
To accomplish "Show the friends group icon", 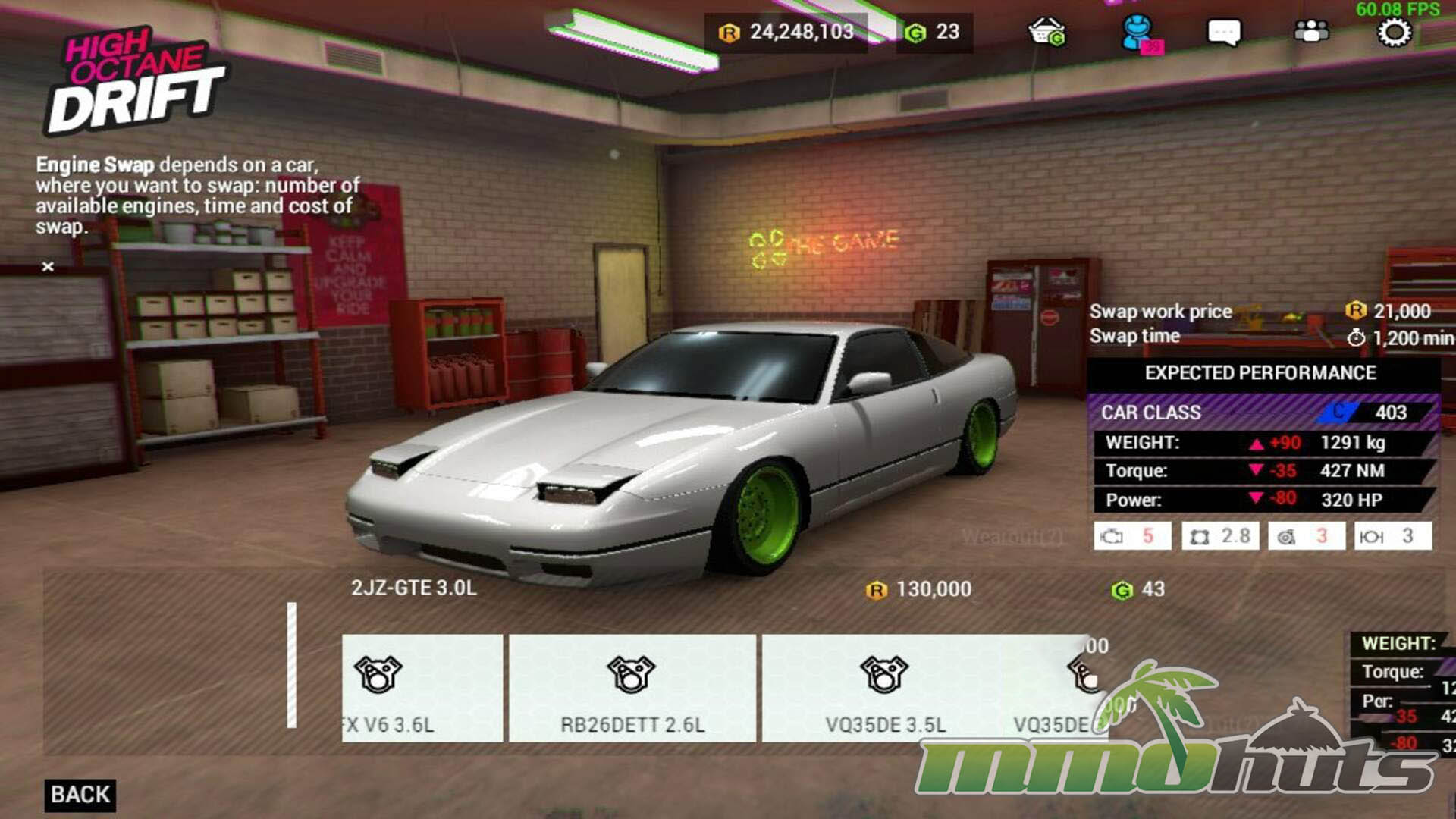I will [x=1311, y=32].
